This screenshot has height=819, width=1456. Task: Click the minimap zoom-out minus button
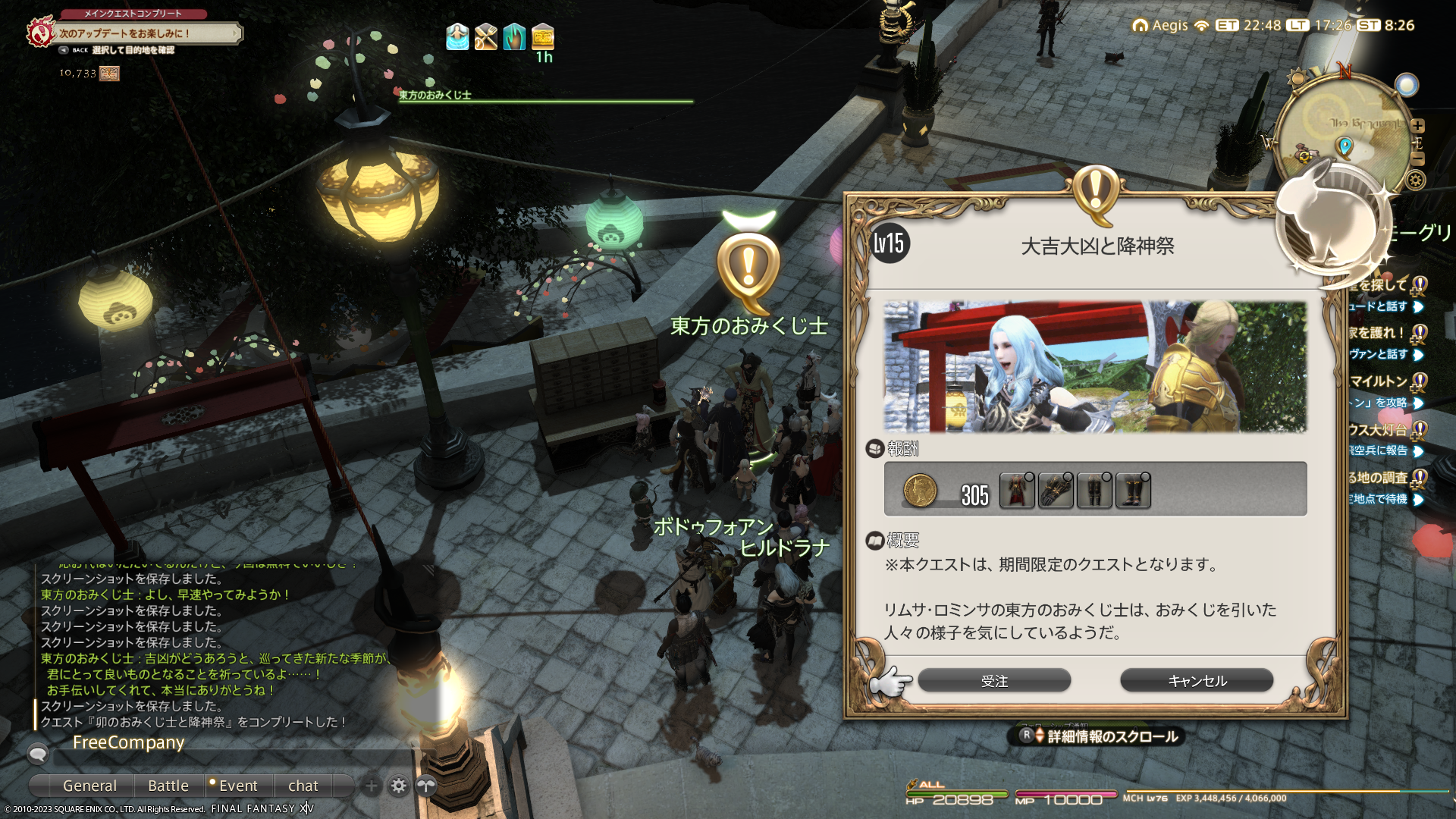click(x=1418, y=158)
